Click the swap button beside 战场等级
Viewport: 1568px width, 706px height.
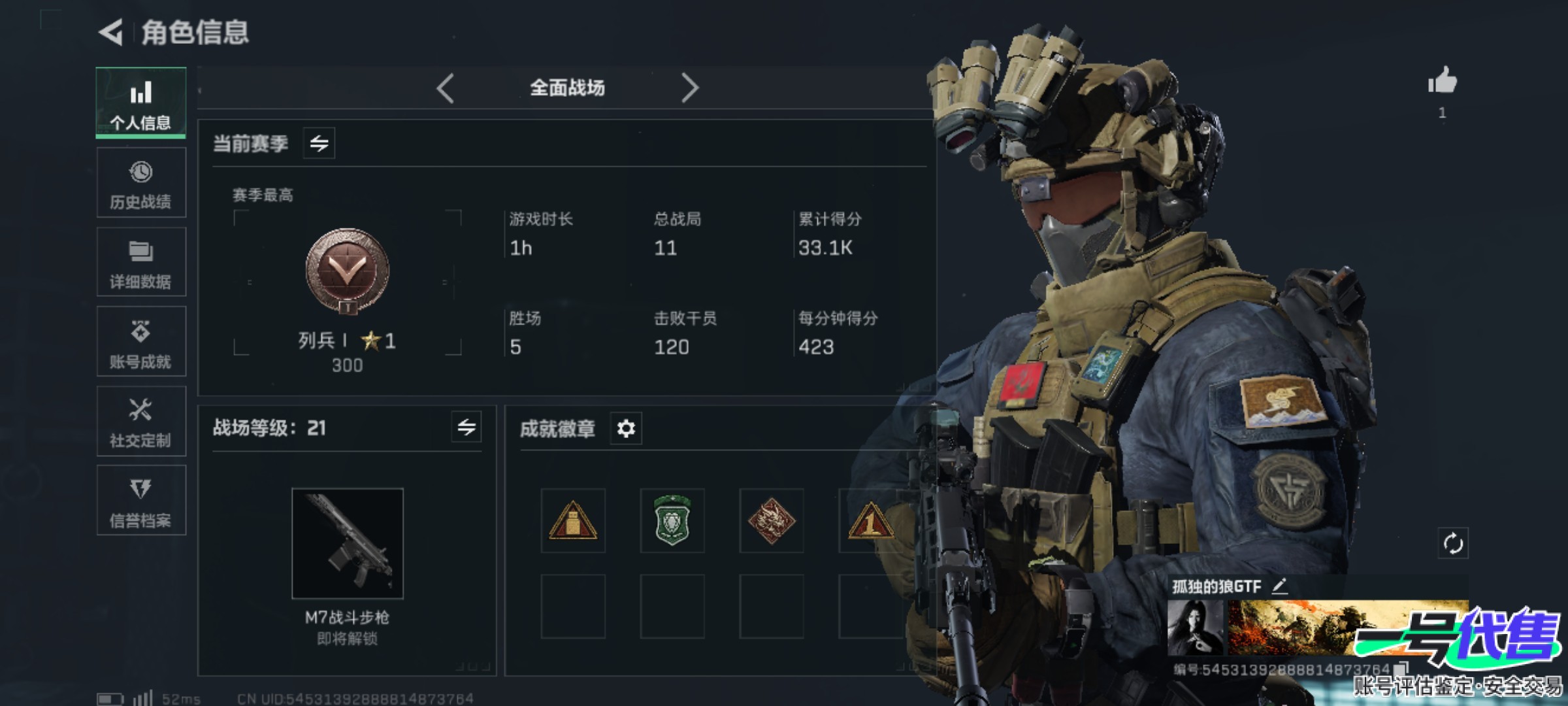point(466,428)
